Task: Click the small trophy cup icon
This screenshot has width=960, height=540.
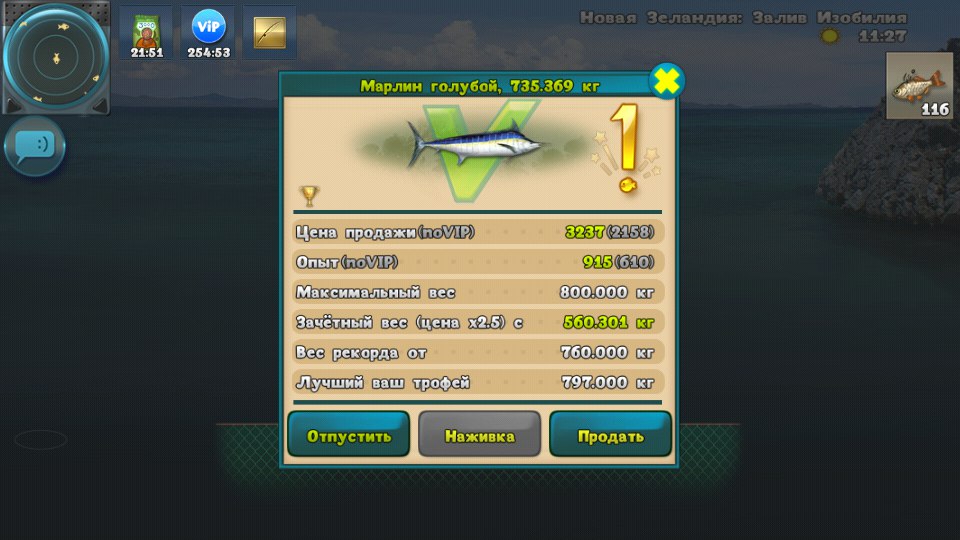Action: (309, 195)
